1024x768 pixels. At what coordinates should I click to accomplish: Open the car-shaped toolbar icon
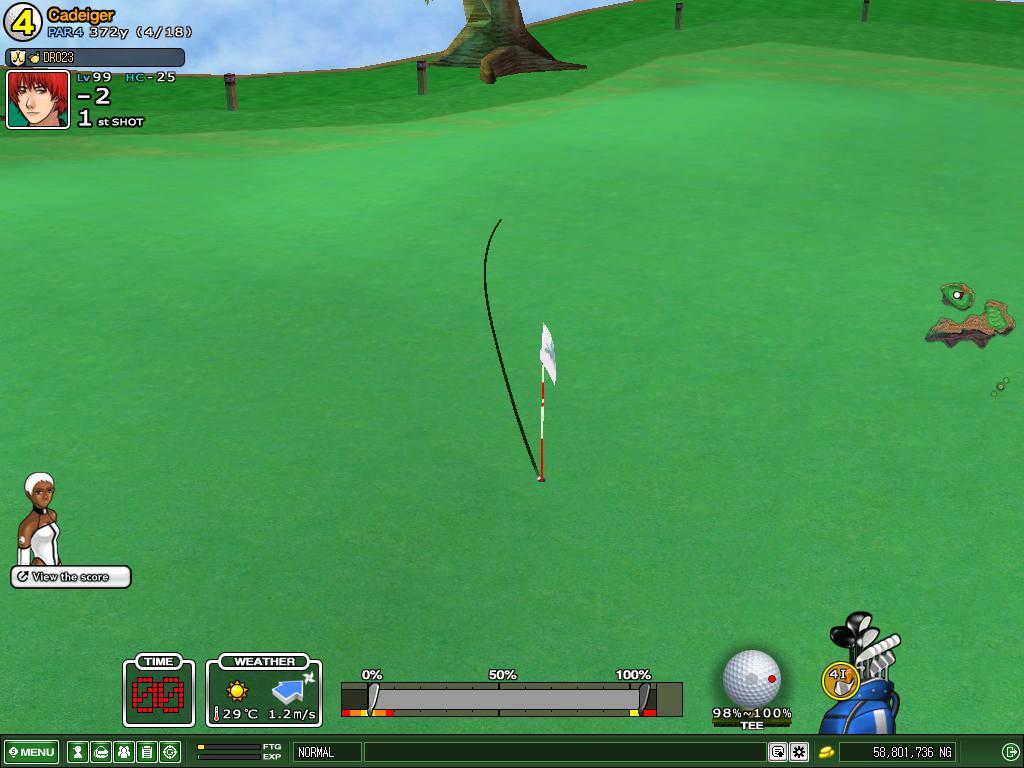pyautogui.click(x=101, y=752)
